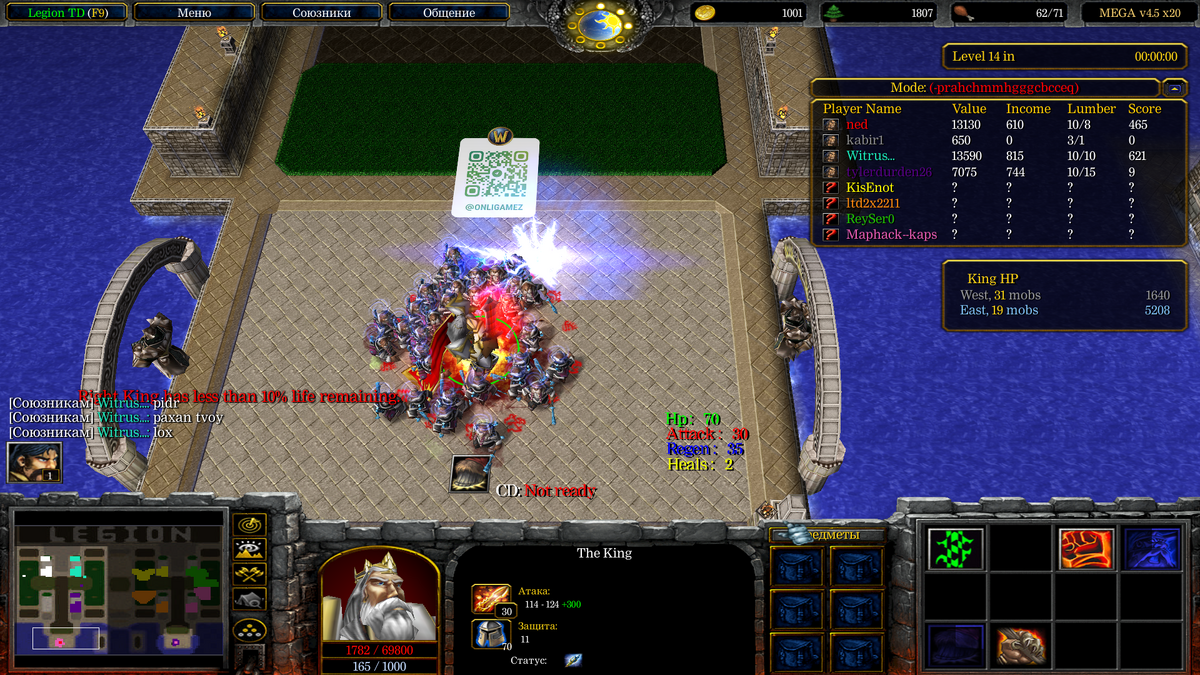This screenshot has width=1200, height=675.
Task: Click The King's portrait
Action: pyautogui.click(x=378, y=597)
